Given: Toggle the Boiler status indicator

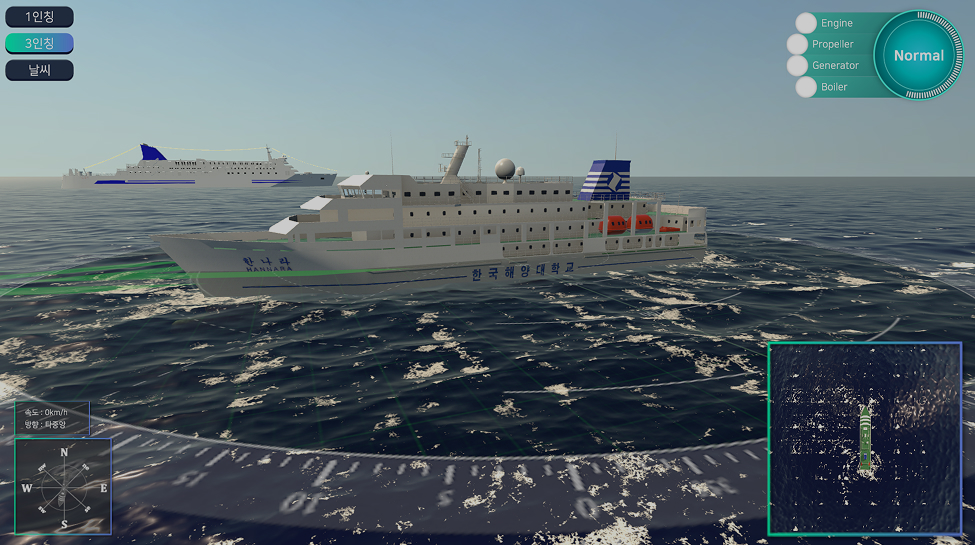Looking at the screenshot, I should pos(806,87).
